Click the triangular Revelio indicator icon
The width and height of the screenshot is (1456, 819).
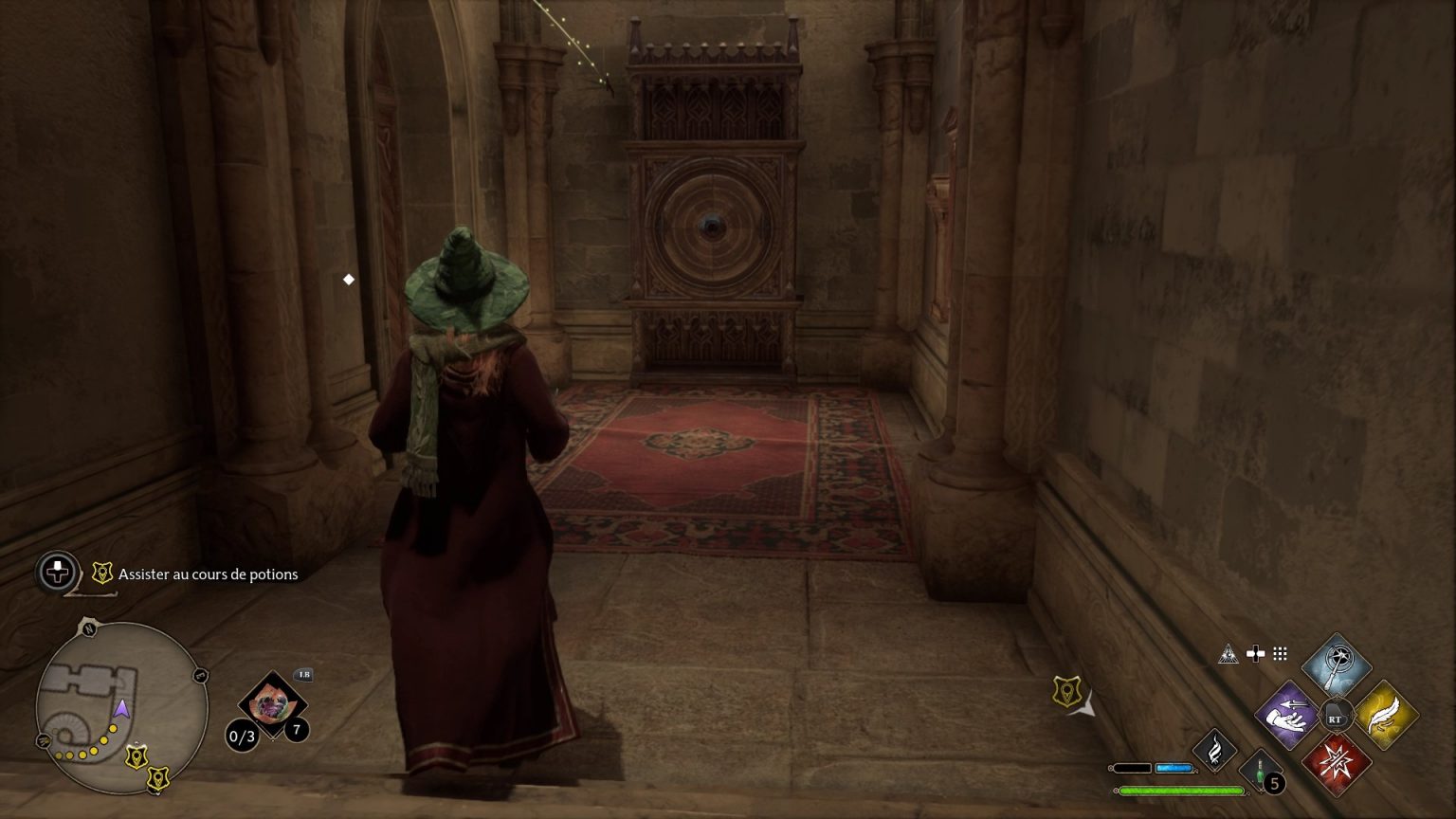click(1228, 652)
